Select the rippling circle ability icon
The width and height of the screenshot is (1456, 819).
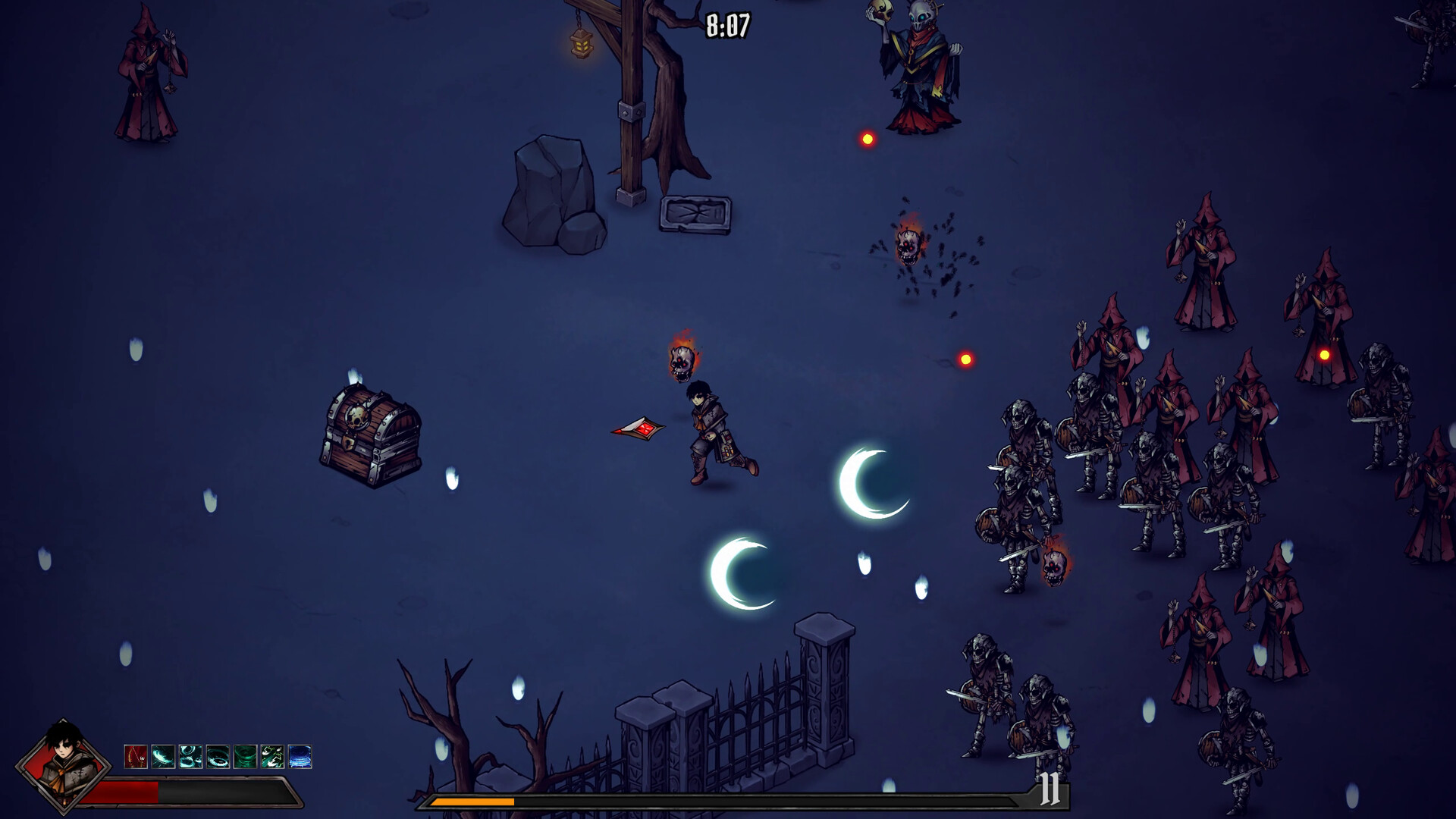click(218, 756)
